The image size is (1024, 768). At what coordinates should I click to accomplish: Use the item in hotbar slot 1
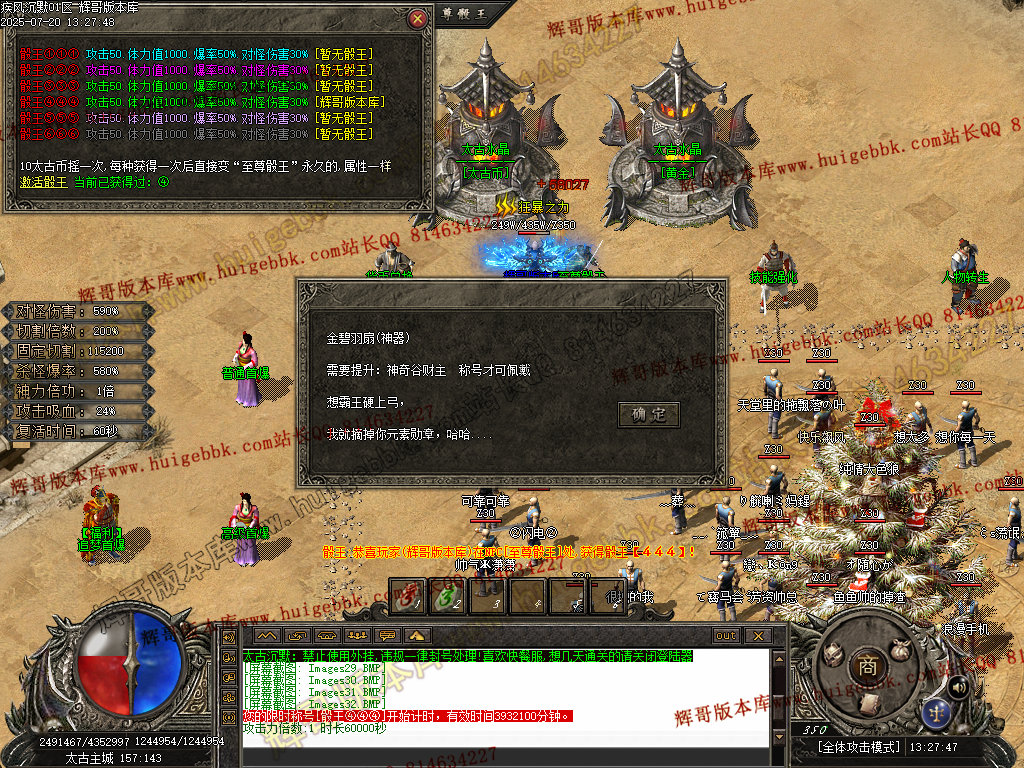tap(406, 598)
